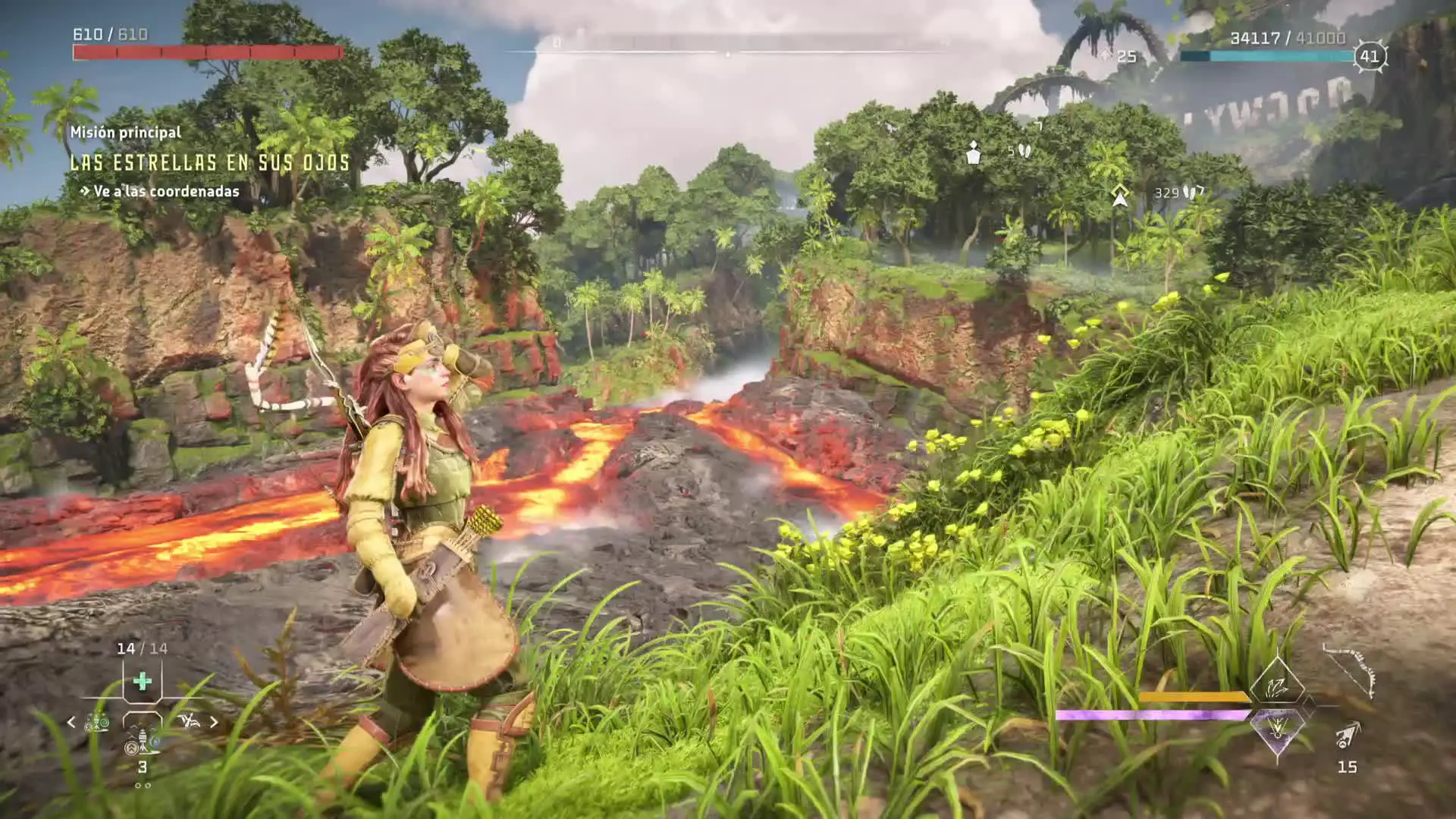Choose the winged mount-call icon in the tool selector
The image size is (1456, 819).
tap(189, 721)
